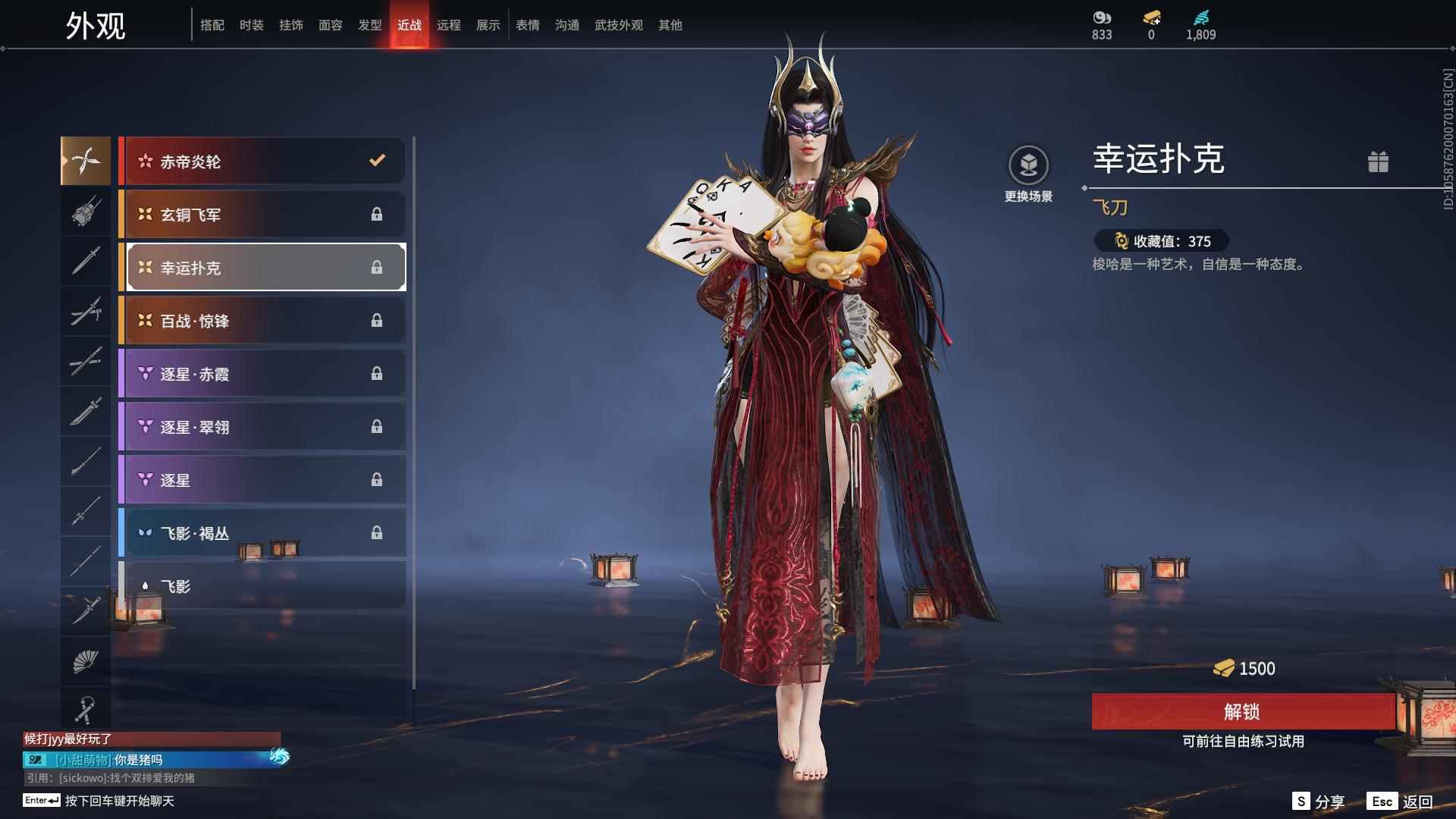This screenshot has height=819, width=1456.
Task: Switch to the 远程 ranged weapons tab
Action: click(x=449, y=24)
